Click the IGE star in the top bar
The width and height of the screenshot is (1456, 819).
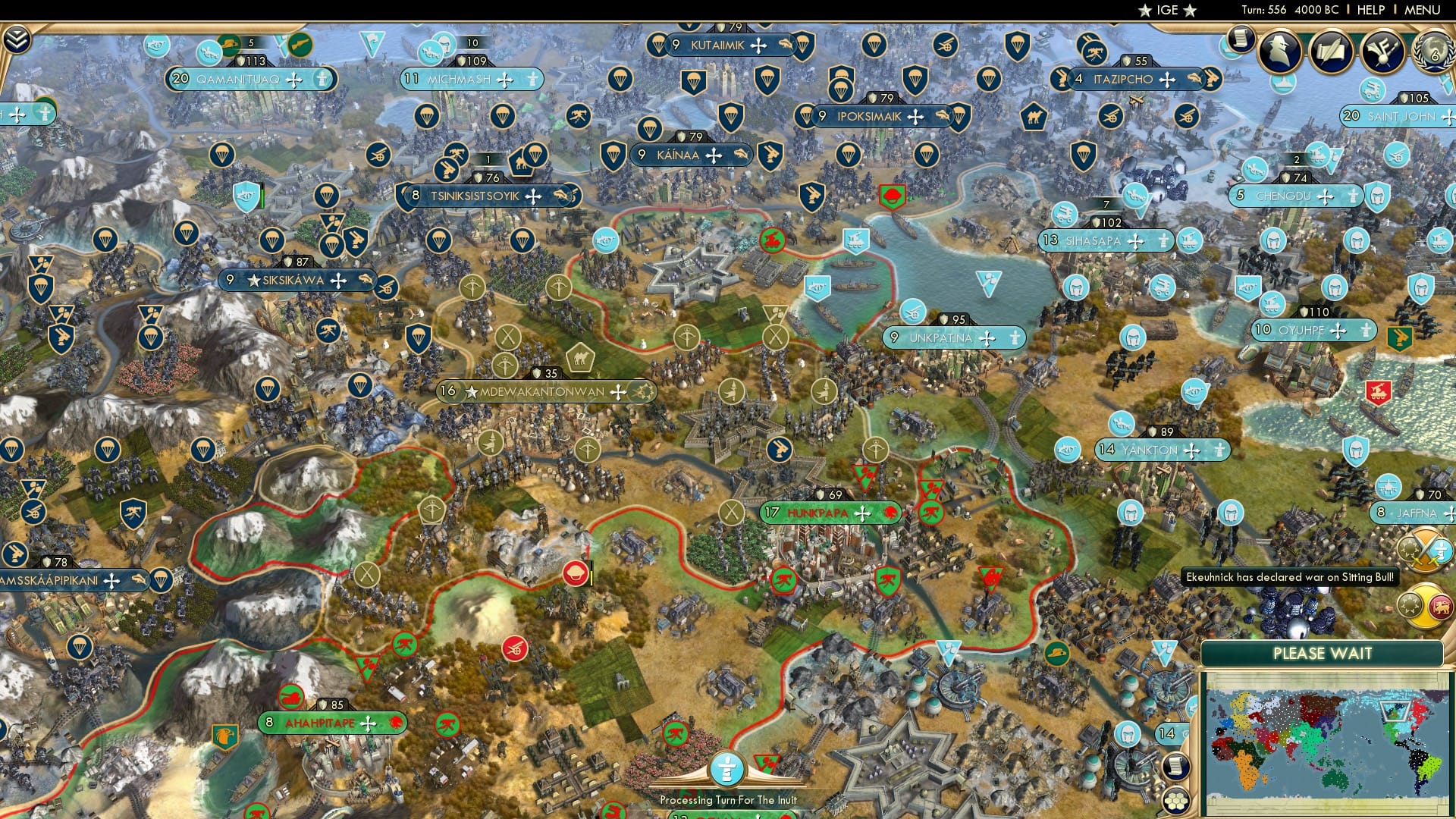pyautogui.click(x=1144, y=10)
